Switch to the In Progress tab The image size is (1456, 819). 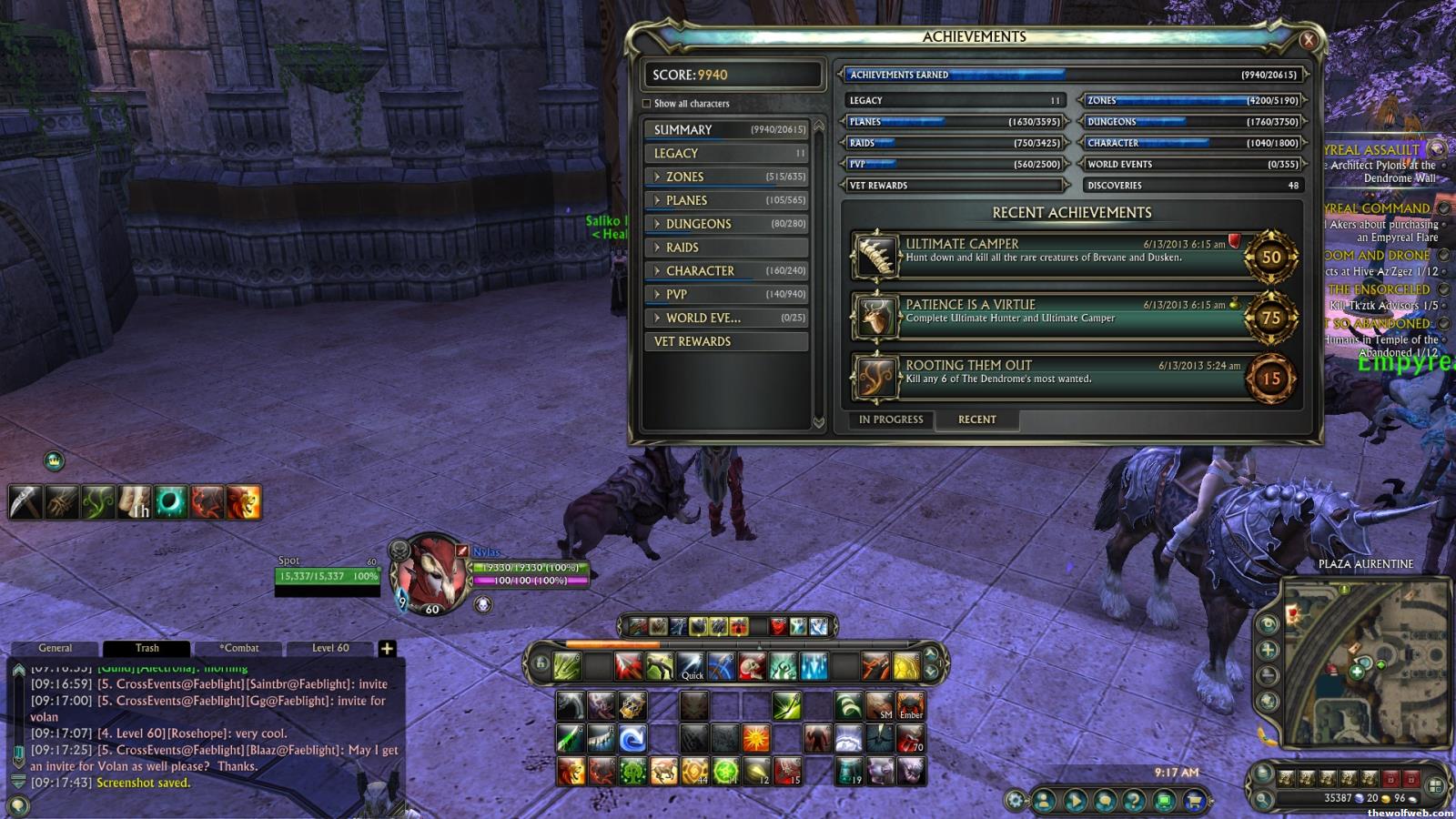pos(891,420)
